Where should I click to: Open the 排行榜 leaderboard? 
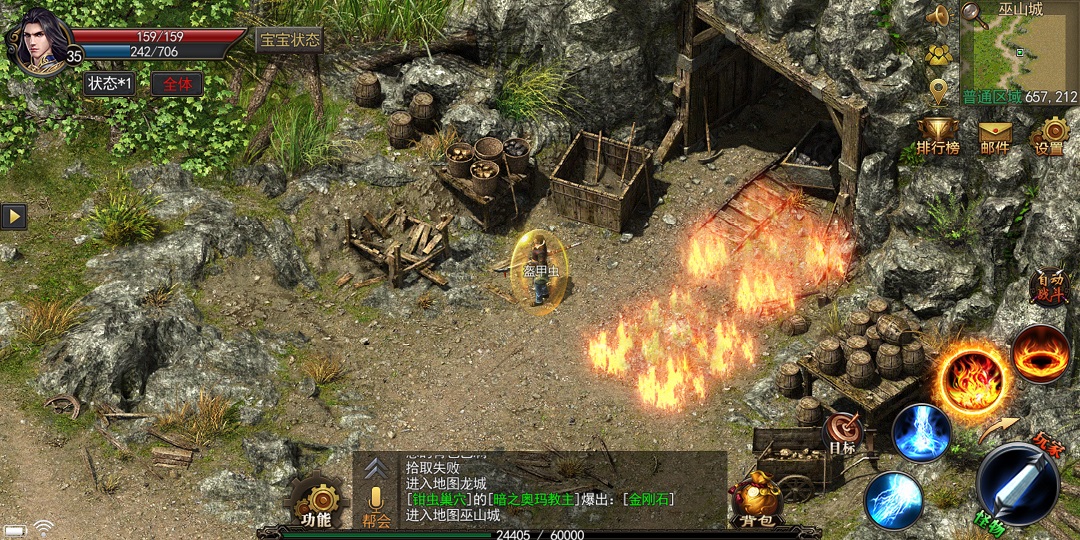click(x=938, y=135)
